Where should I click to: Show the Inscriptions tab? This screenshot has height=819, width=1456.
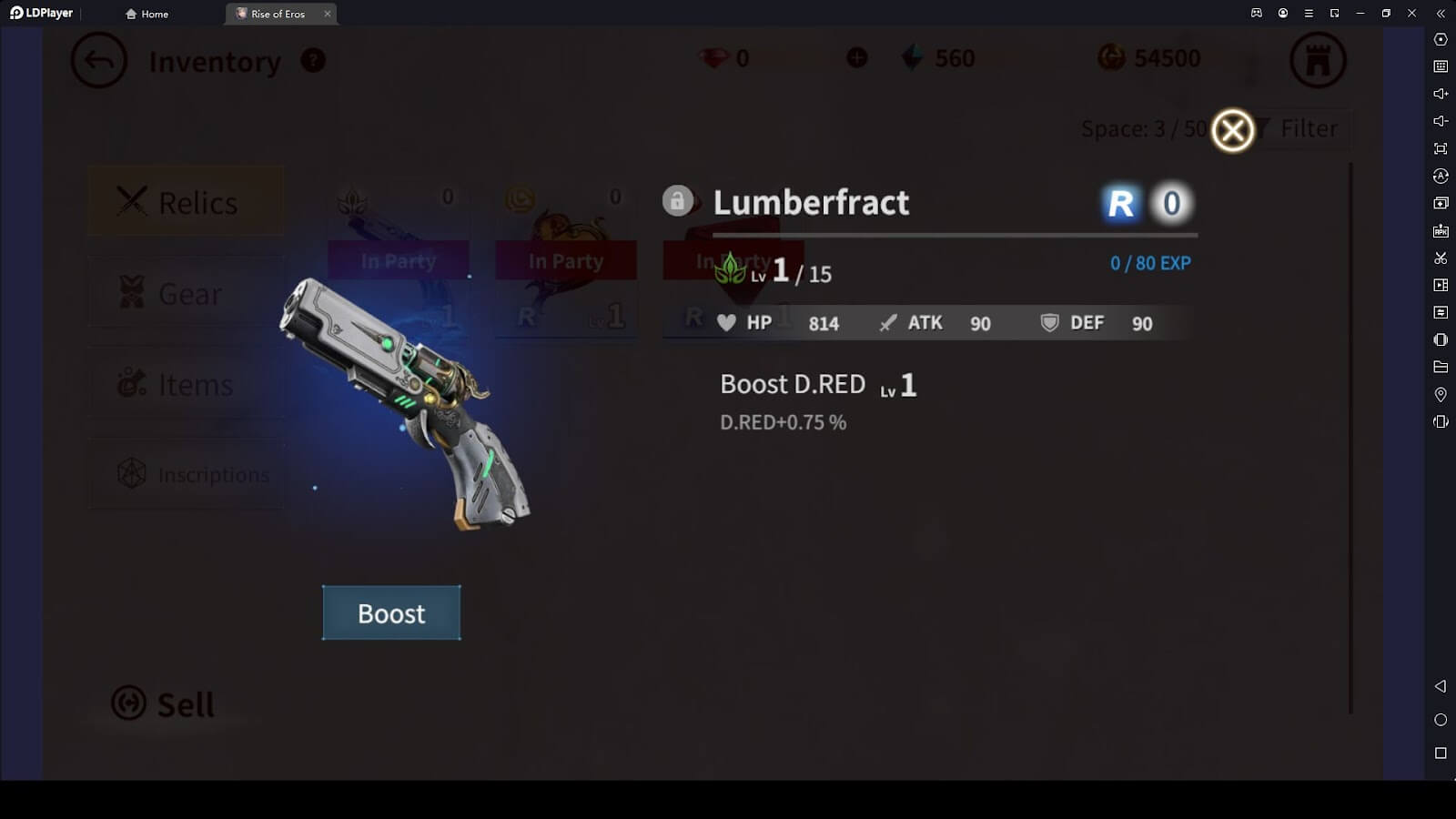(186, 474)
